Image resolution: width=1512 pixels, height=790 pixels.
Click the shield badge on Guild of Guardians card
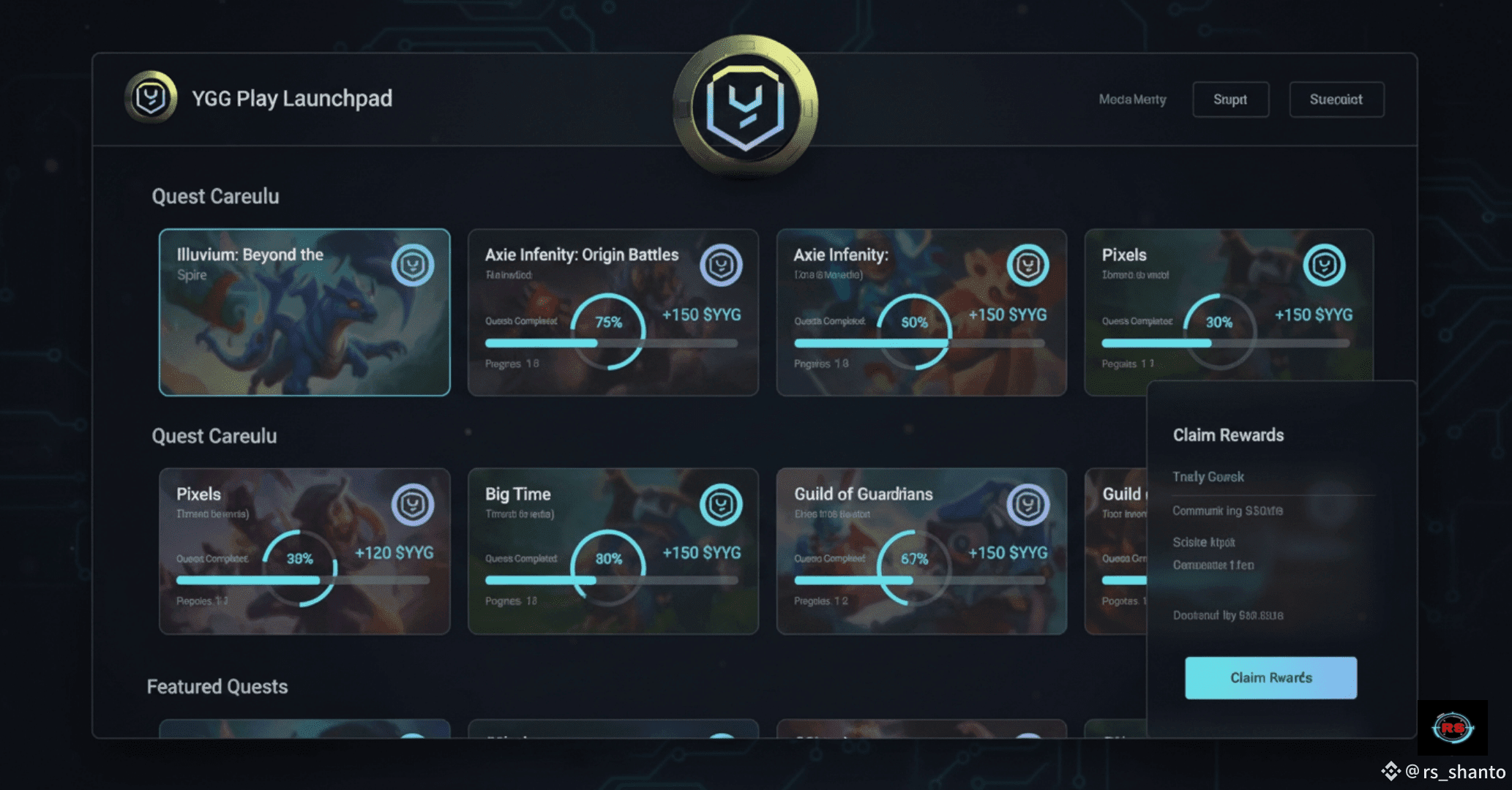[x=1028, y=505]
